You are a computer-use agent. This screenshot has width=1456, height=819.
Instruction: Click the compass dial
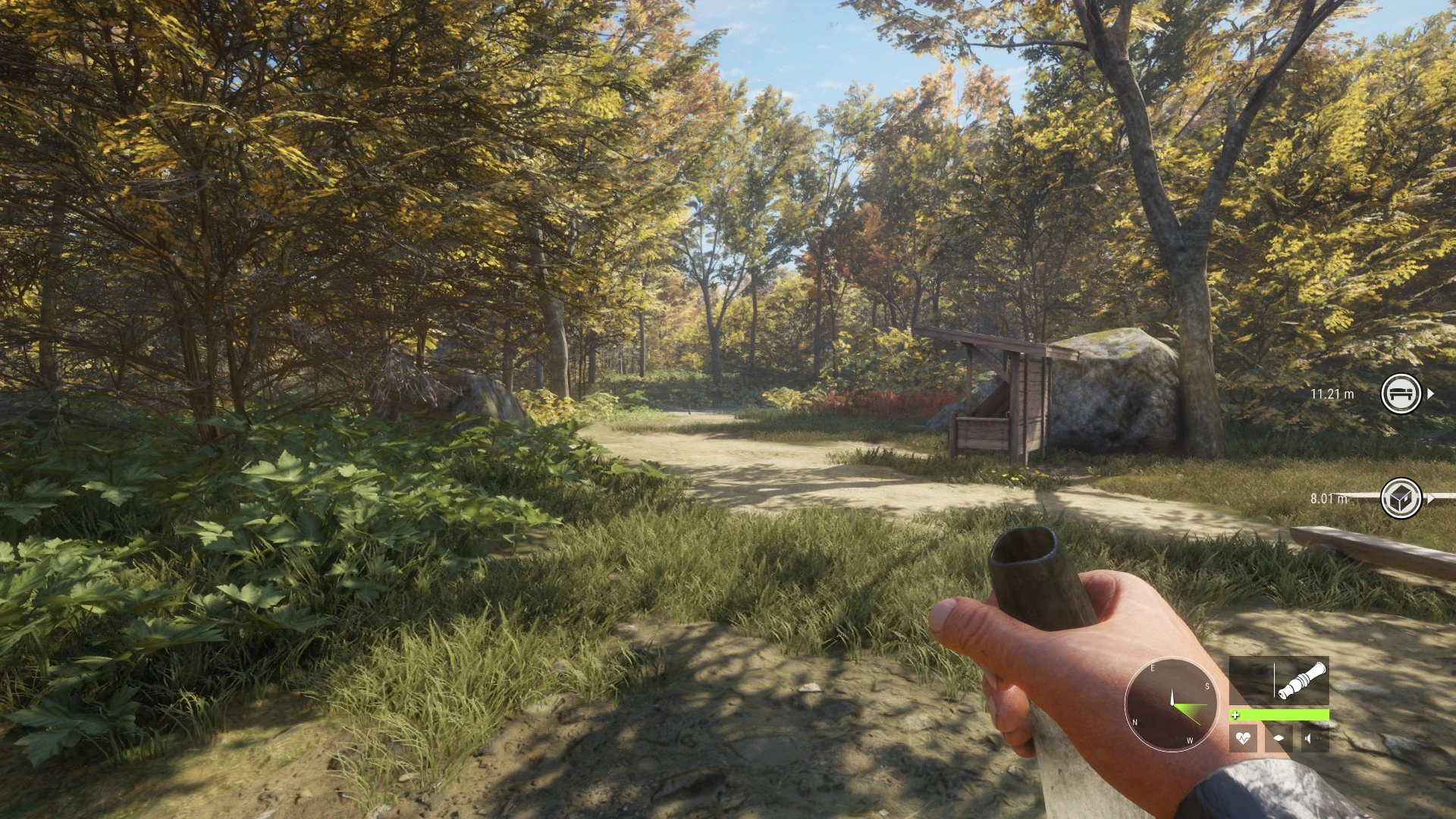point(1171,704)
